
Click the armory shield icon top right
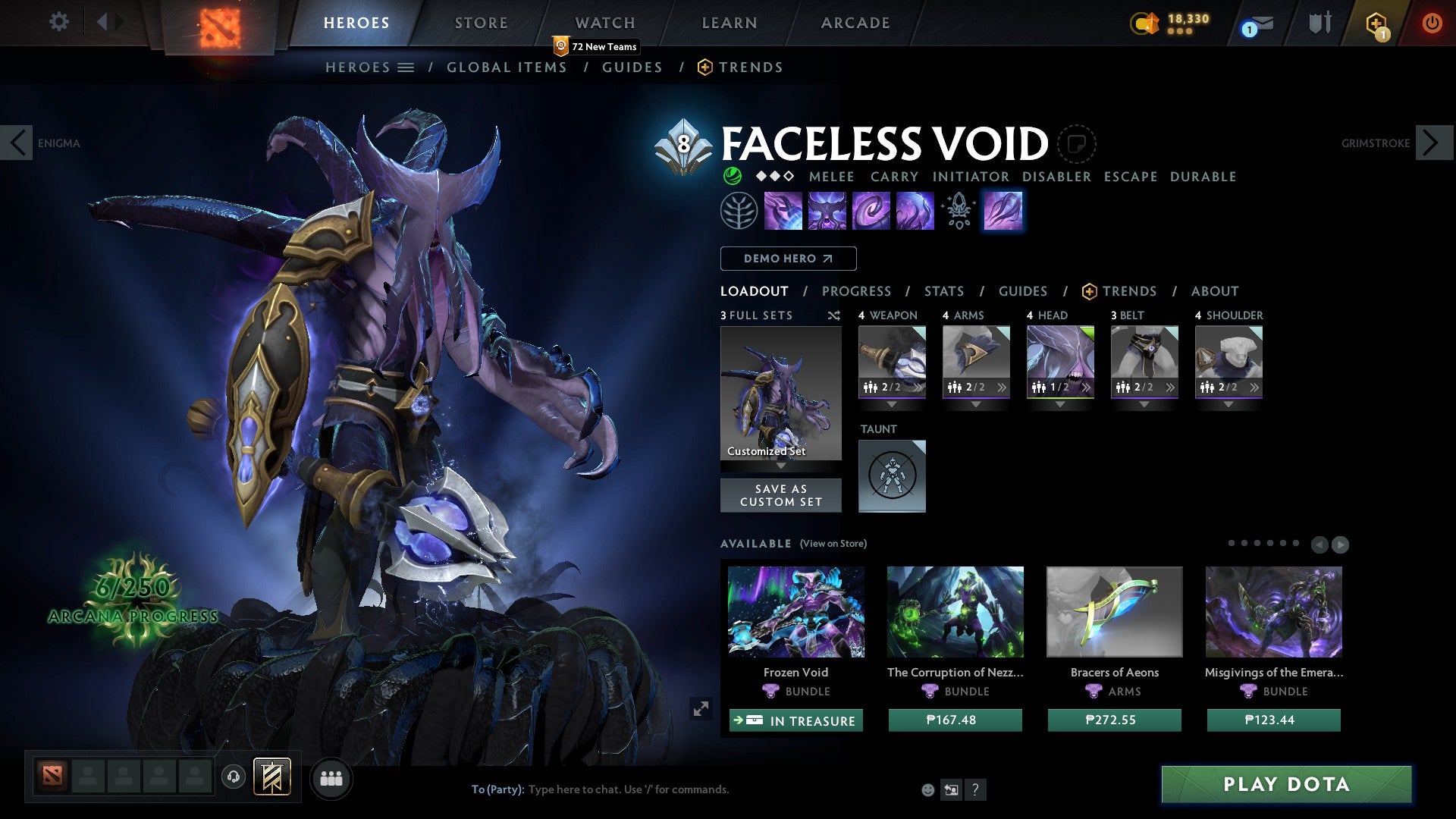pyautogui.click(x=1319, y=22)
